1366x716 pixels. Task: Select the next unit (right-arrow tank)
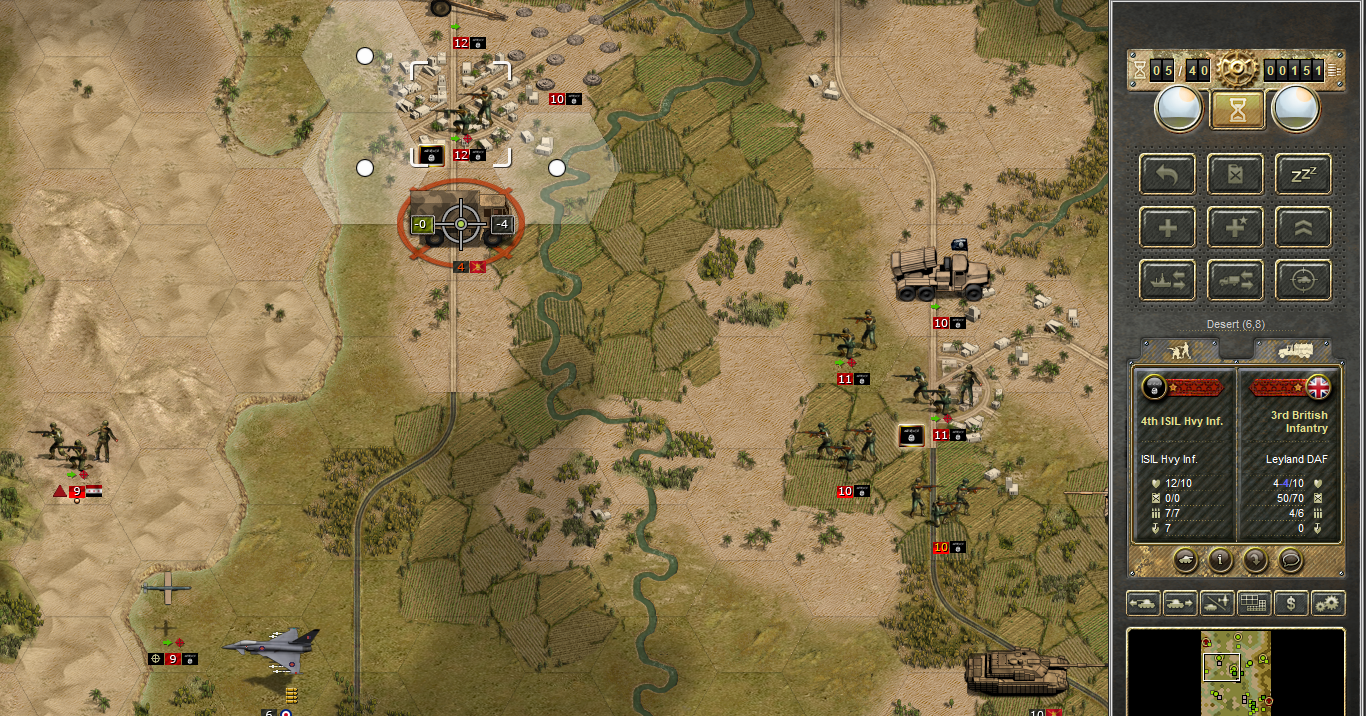(1180, 603)
